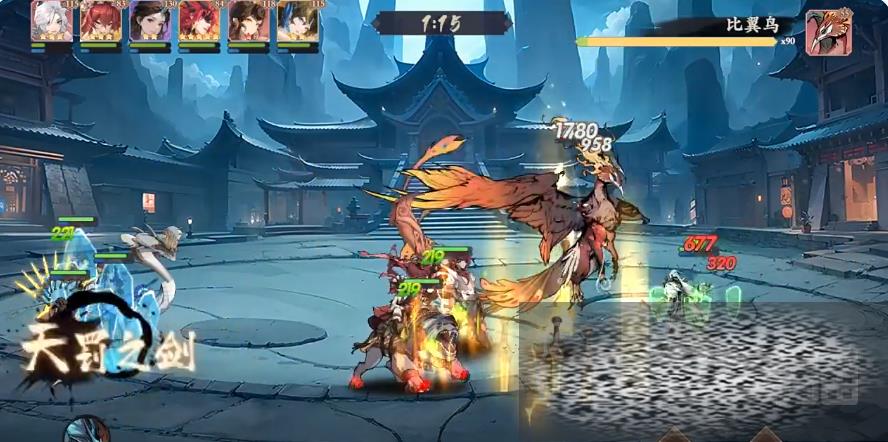Activate the partially visible skill icon at bottom-left
The width and height of the screenshot is (888, 442).
pos(86,430)
